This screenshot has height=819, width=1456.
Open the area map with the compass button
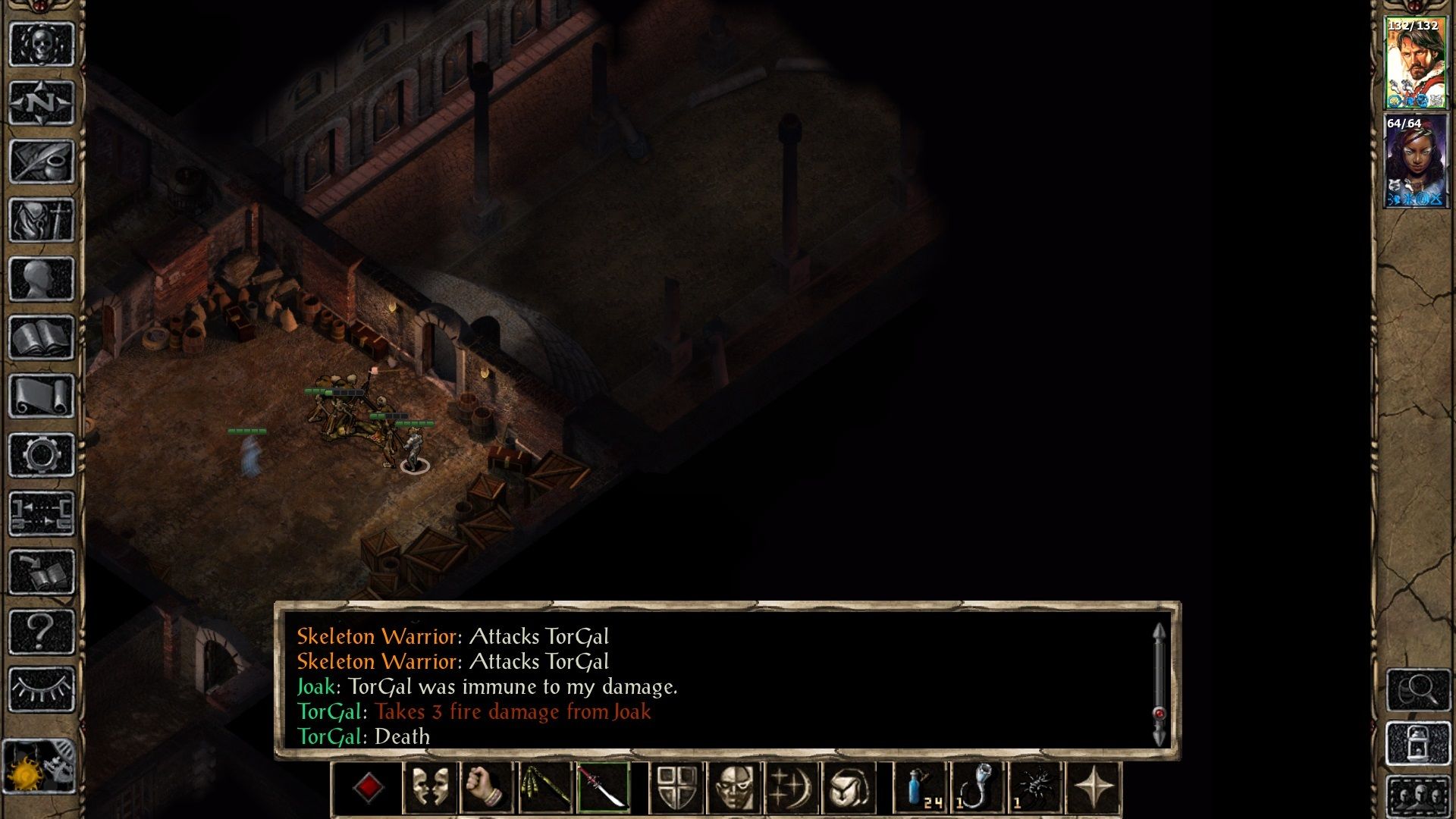(x=42, y=102)
